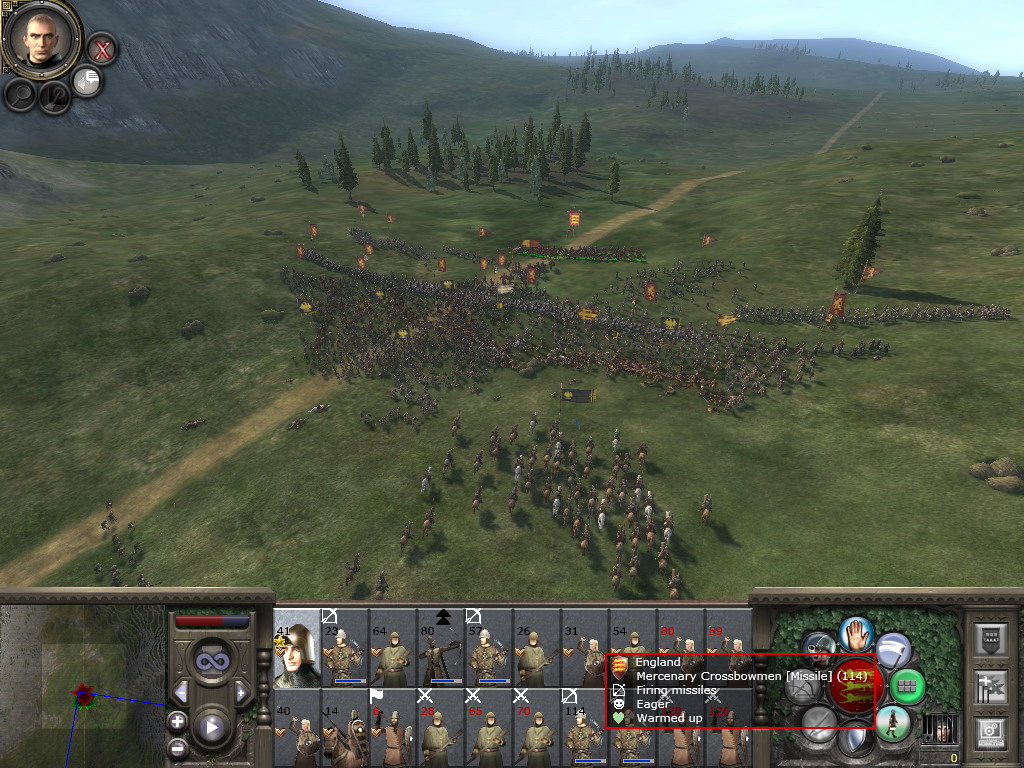Increase game speed with the right arrow
The height and width of the screenshot is (768, 1024).
(241, 692)
